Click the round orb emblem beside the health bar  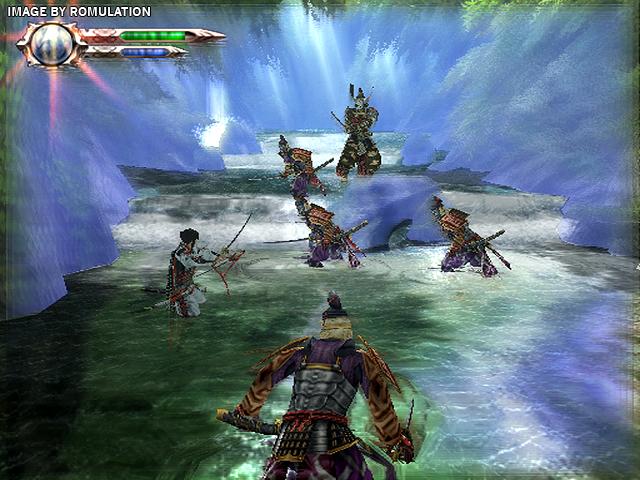tap(50, 43)
